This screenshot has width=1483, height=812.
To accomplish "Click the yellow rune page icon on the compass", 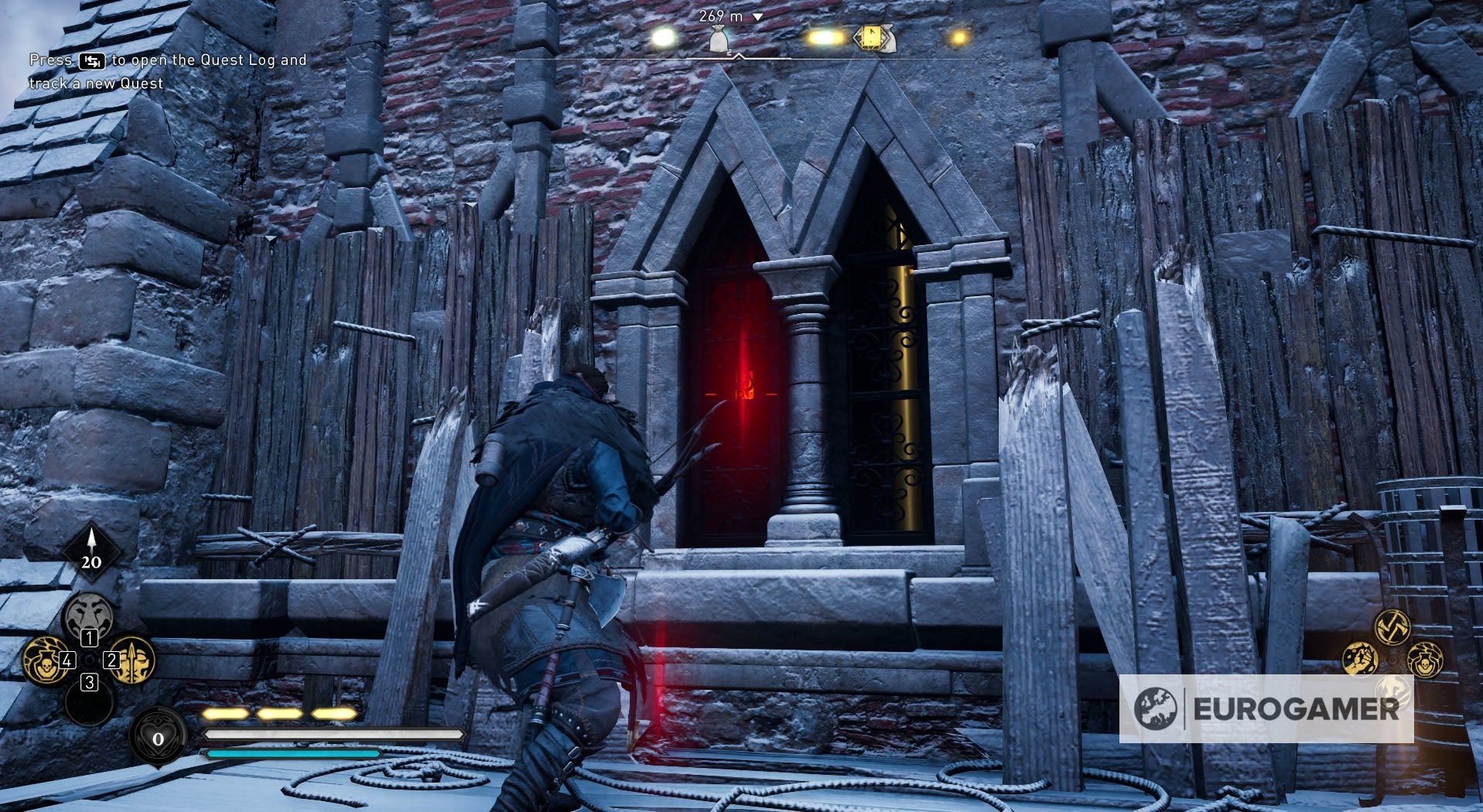I will point(872,38).
